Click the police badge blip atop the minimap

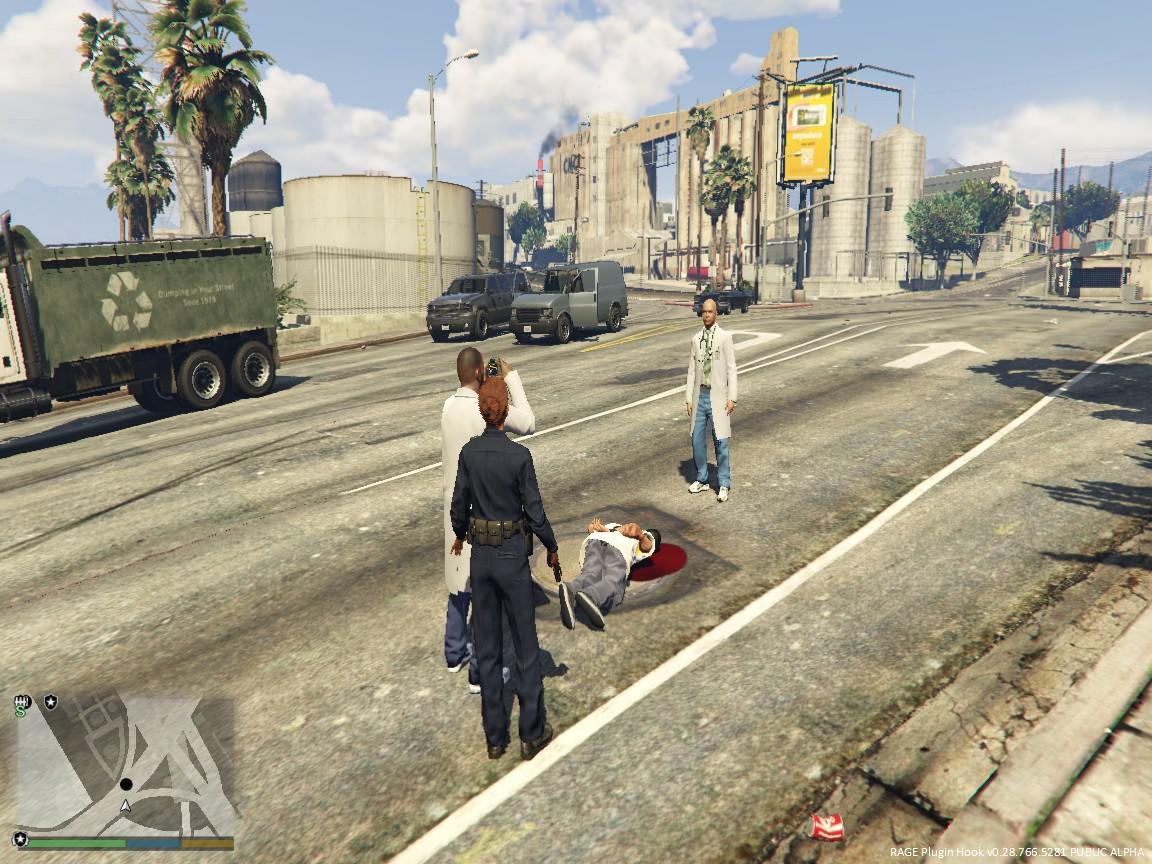(50, 703)
